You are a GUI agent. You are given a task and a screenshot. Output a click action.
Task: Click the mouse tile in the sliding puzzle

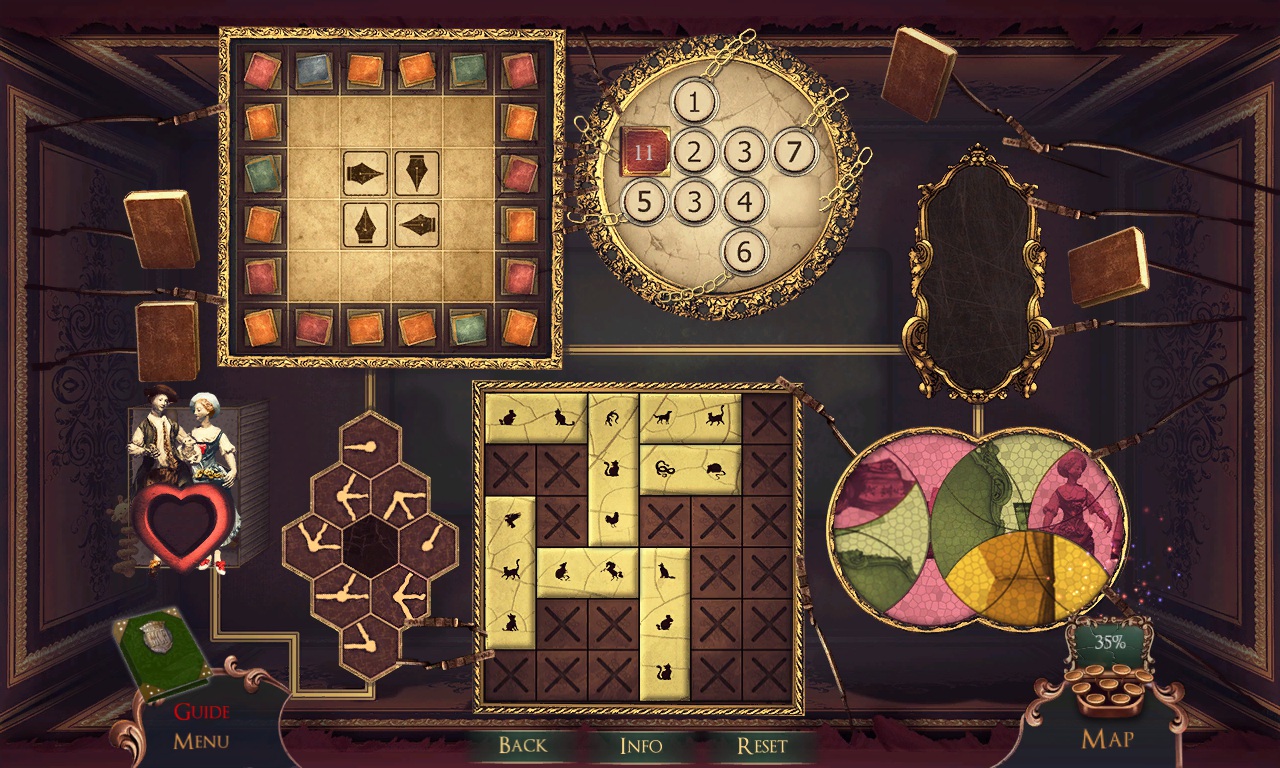(x=716, y=470)
